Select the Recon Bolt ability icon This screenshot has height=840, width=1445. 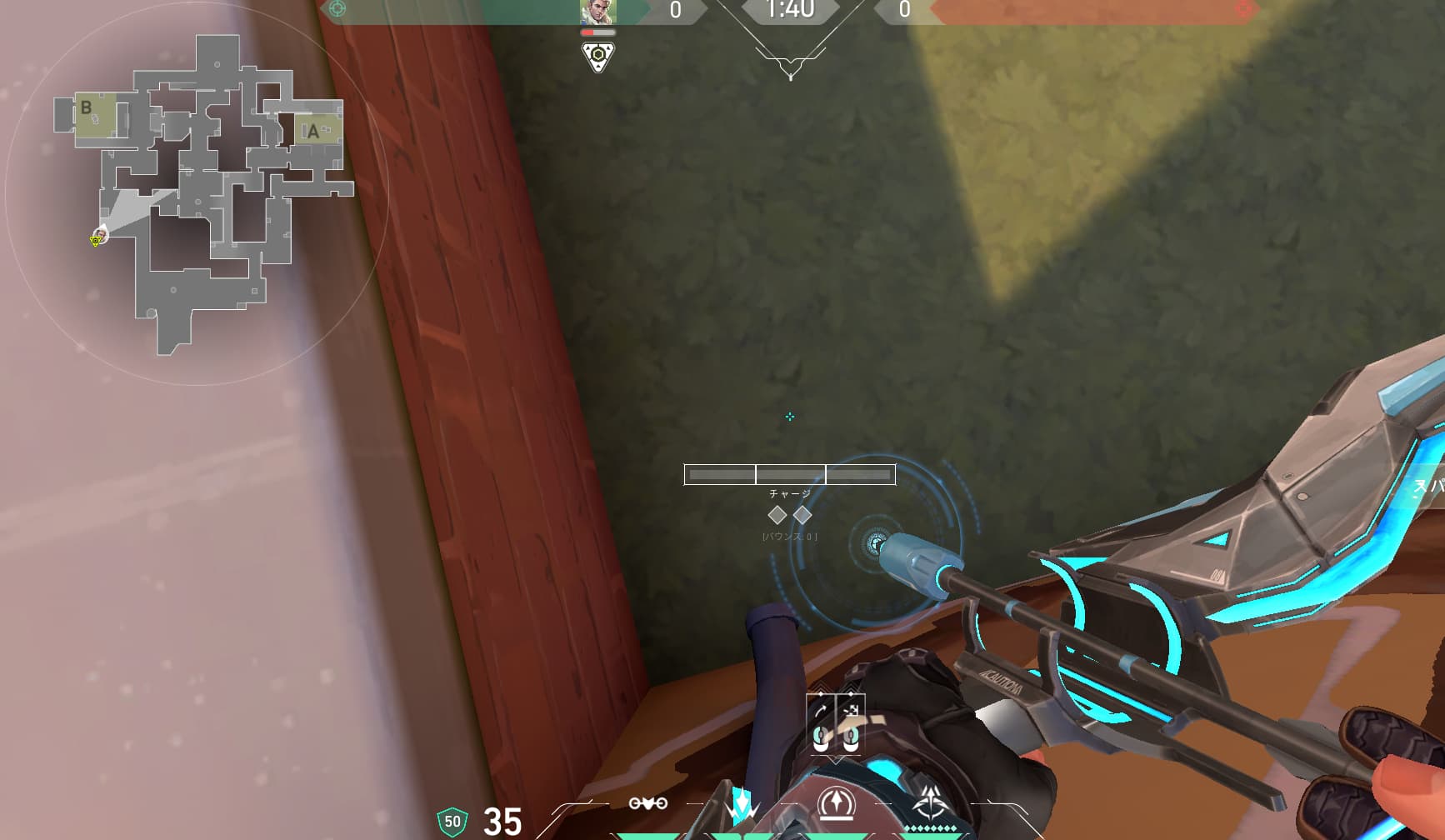pos(834,804)
